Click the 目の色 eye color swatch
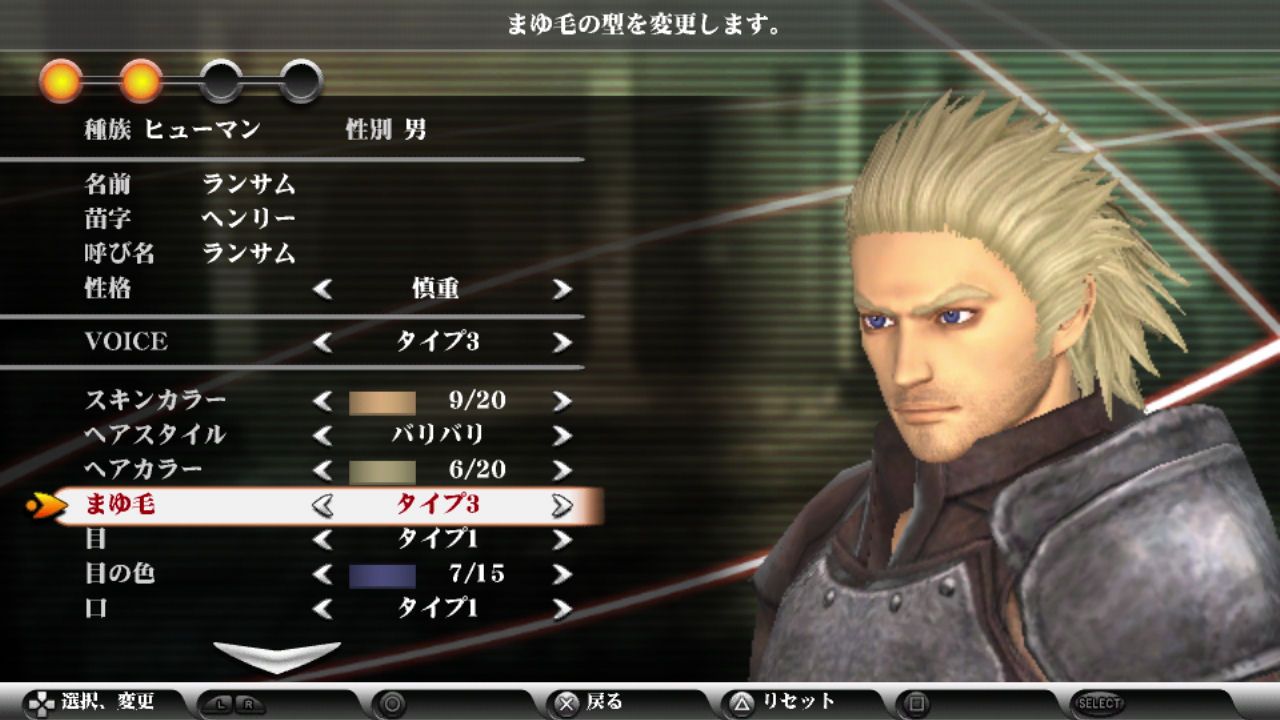 [380, 573]
